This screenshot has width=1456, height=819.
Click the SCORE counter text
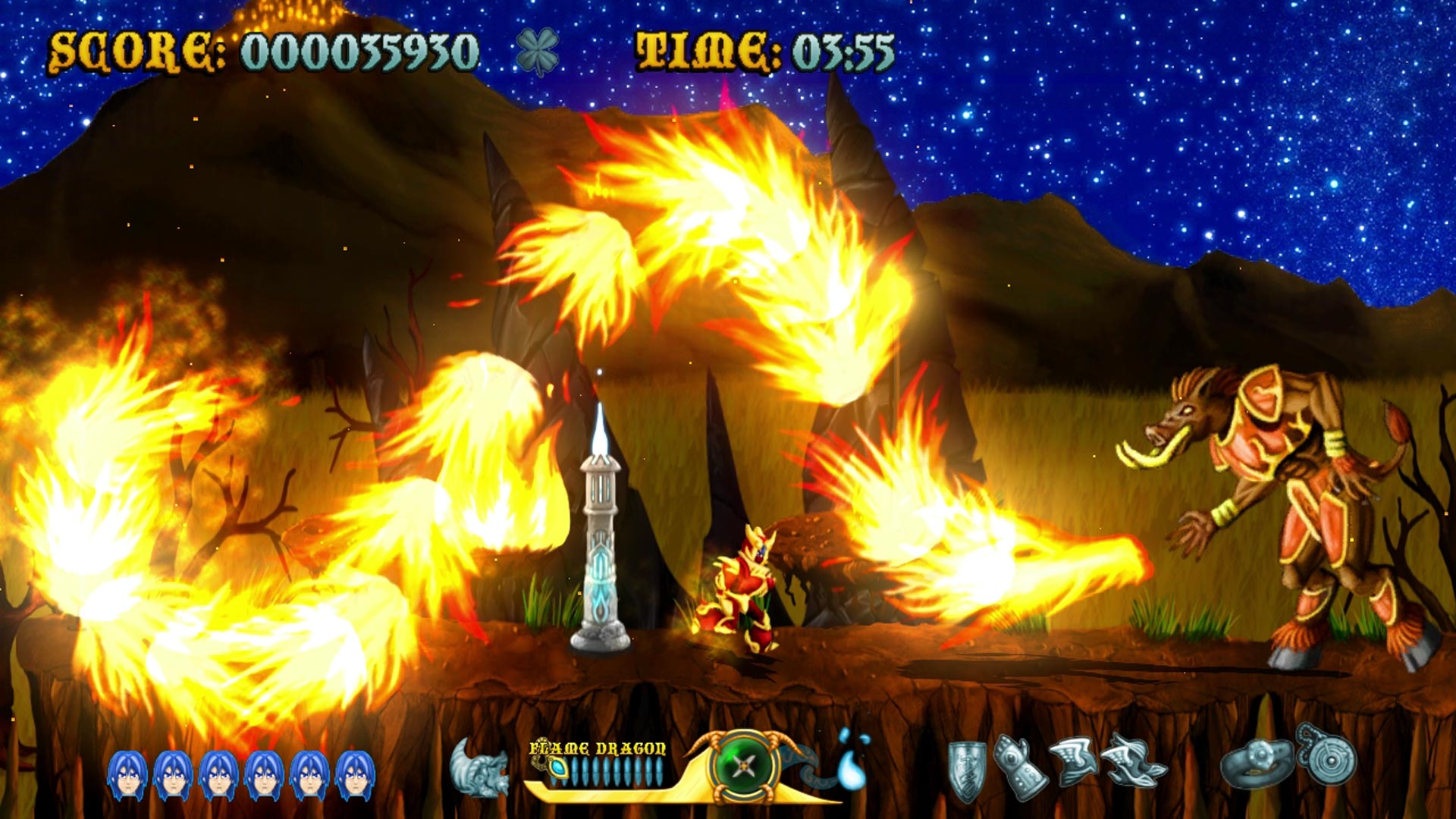point(265,52)
